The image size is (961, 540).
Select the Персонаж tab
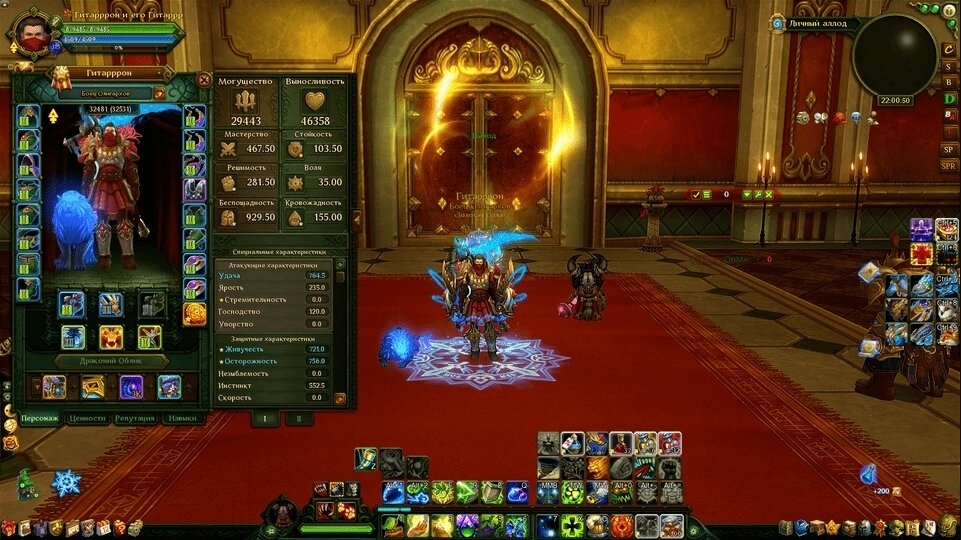point(40,419)
